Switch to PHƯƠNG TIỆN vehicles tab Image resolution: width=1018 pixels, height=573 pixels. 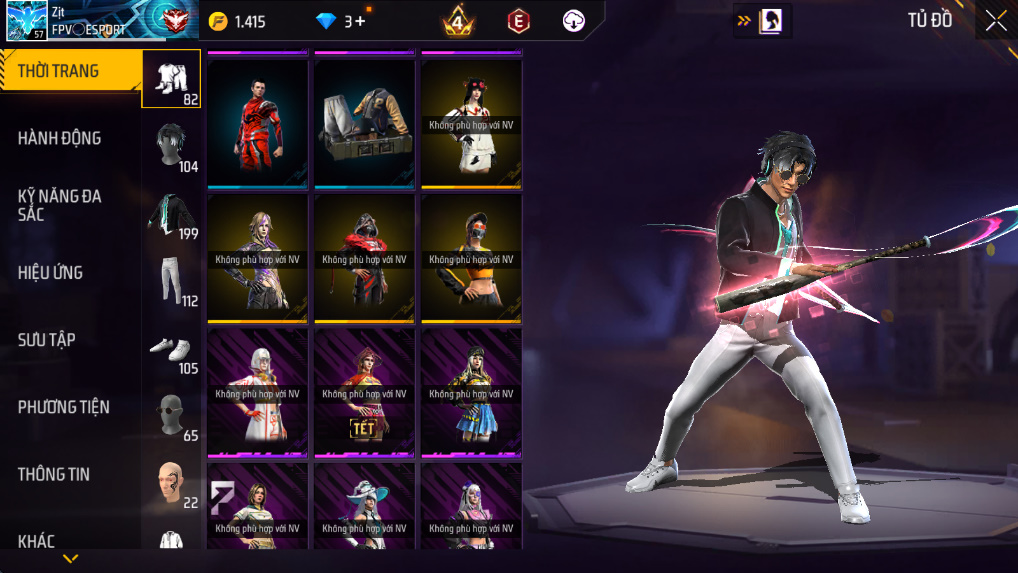click(x=64, y=407)
